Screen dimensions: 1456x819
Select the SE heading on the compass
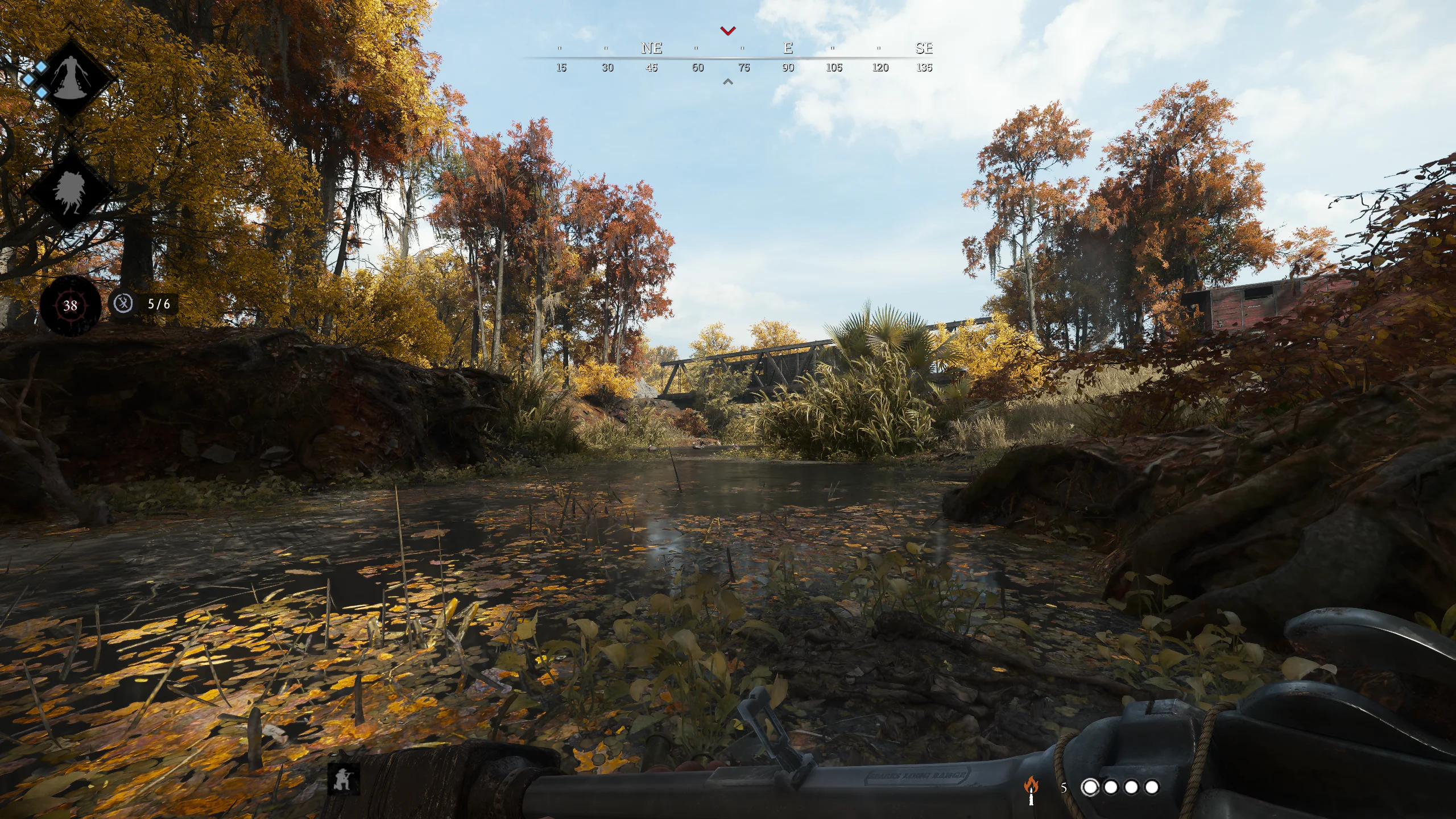(924, 48)
